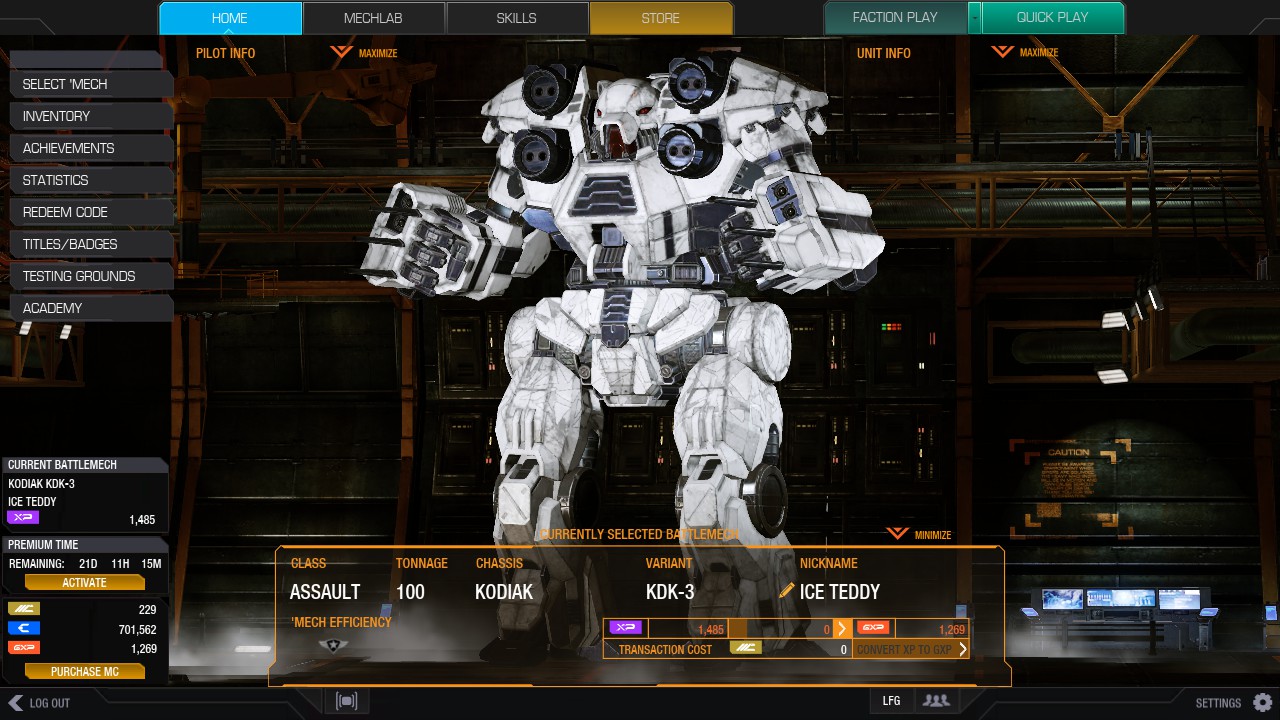Screen dimensions: 1280x720
Task: Start a Quick Play match
Action: pyautogui.click(x=1052, y=18)
